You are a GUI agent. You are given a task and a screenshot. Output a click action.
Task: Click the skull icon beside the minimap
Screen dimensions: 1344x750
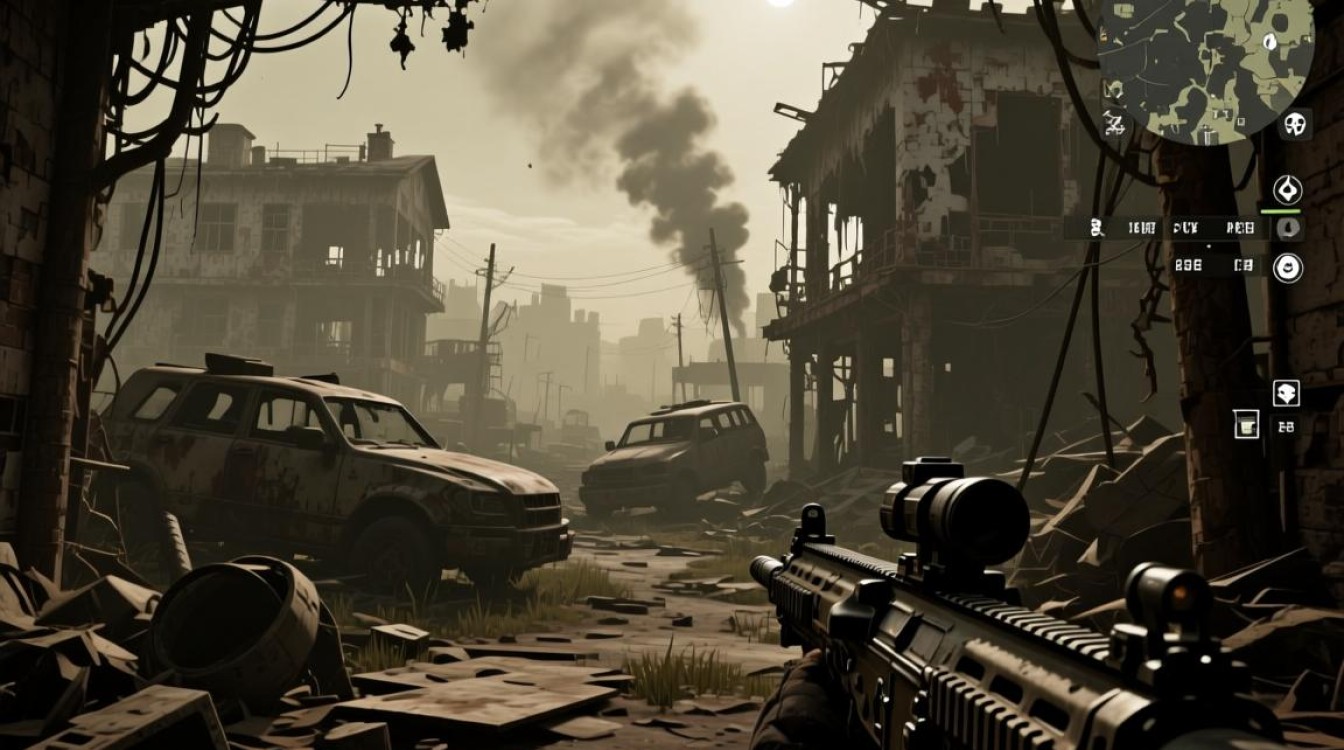pos(1295,124)
